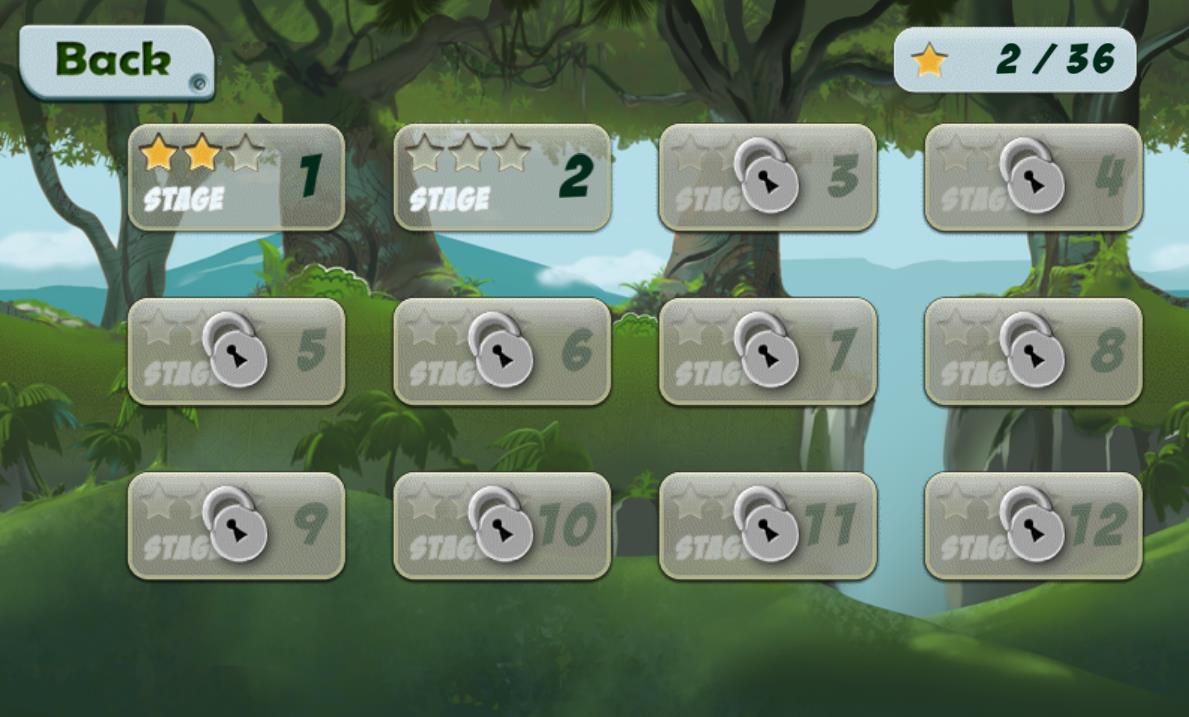Tap the locked Stage 5 tile
Screen dimensions: 1189x717
(236, 352)
